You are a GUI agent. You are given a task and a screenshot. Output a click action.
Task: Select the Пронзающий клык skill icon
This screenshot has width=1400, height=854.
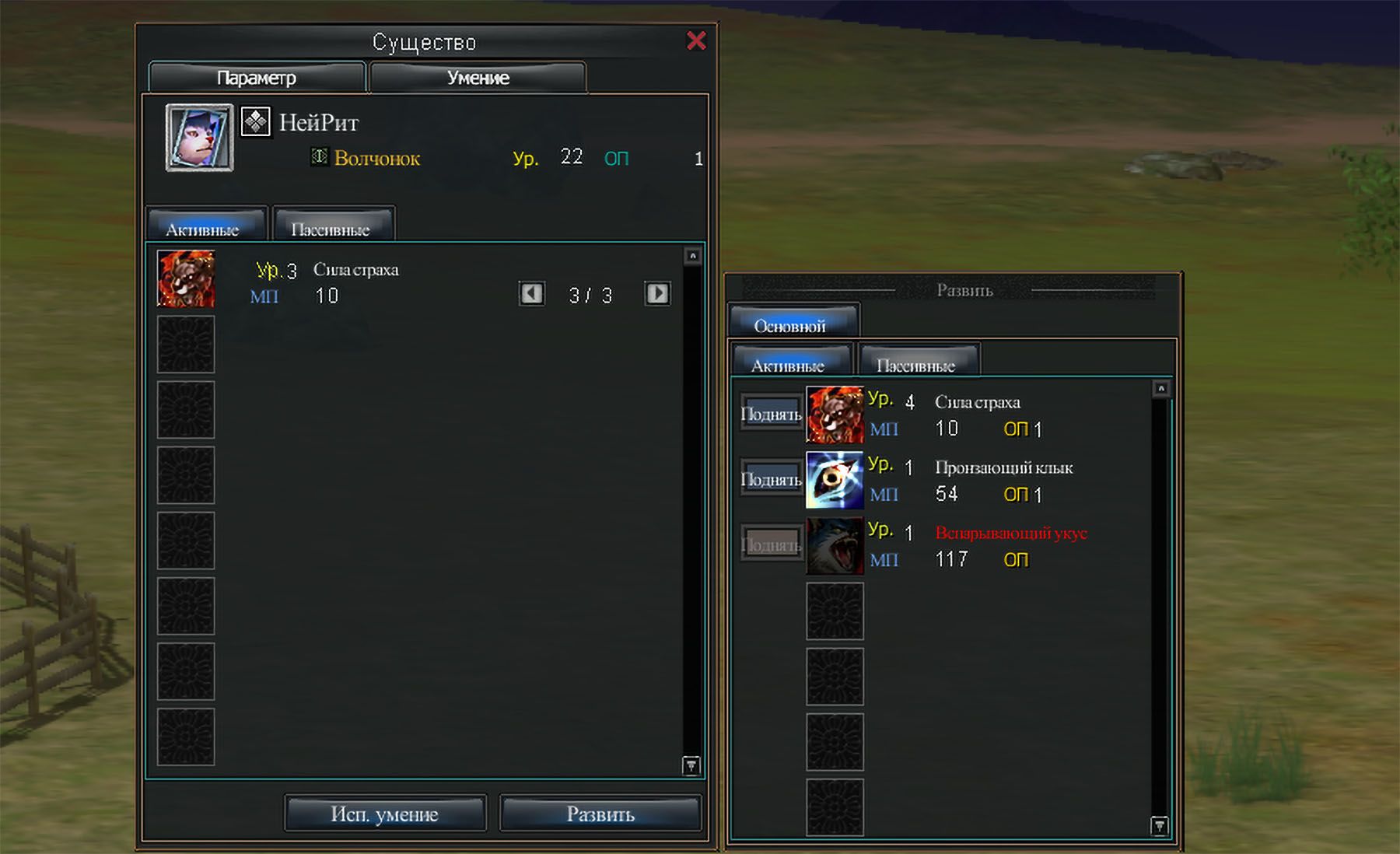click(835, 480)
